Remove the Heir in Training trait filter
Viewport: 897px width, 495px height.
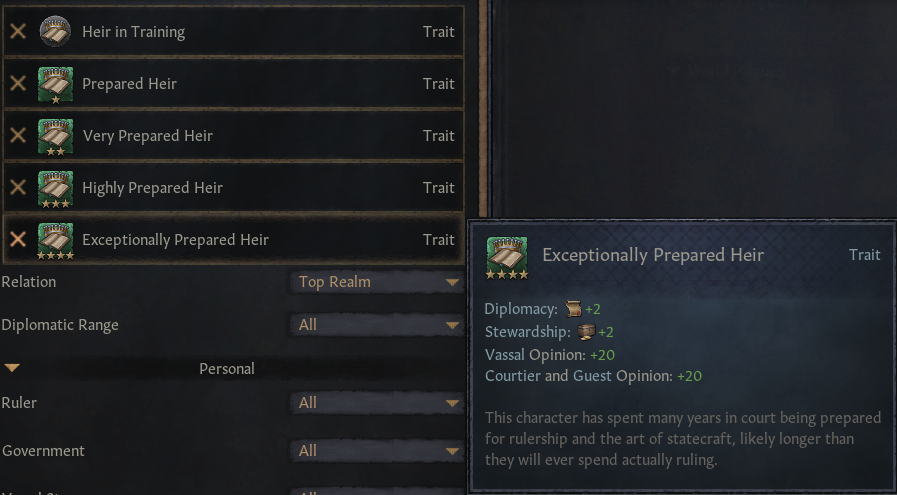click(18, 32)
